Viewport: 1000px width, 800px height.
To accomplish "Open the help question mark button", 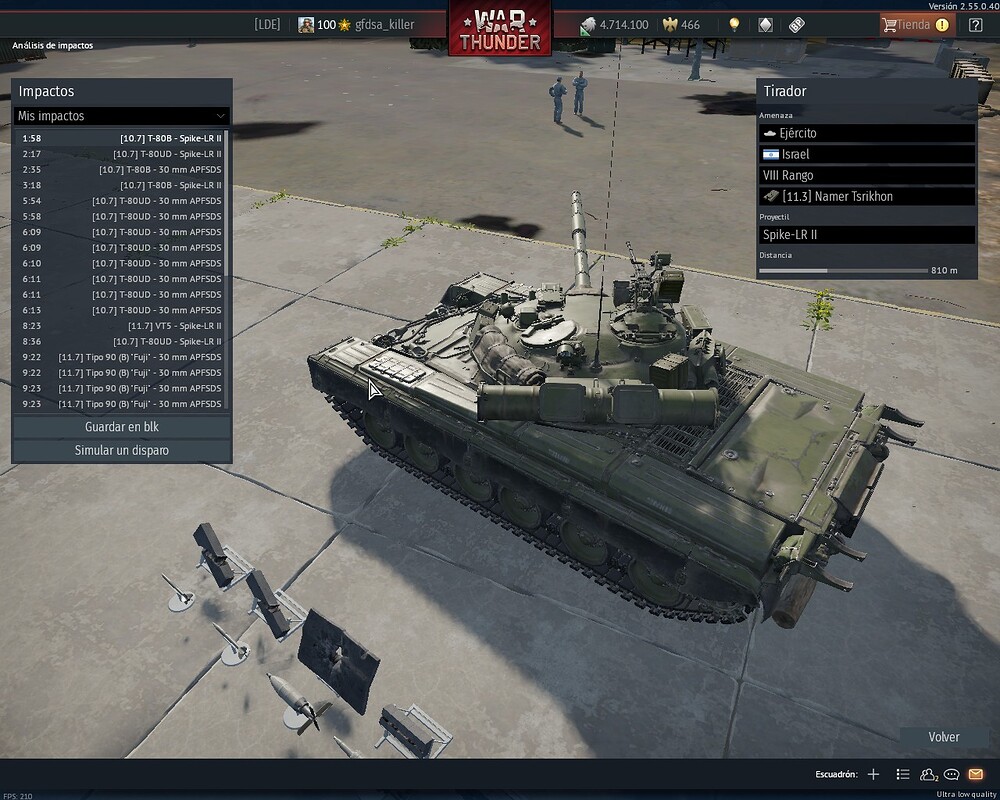I will [x=976, y=25].
